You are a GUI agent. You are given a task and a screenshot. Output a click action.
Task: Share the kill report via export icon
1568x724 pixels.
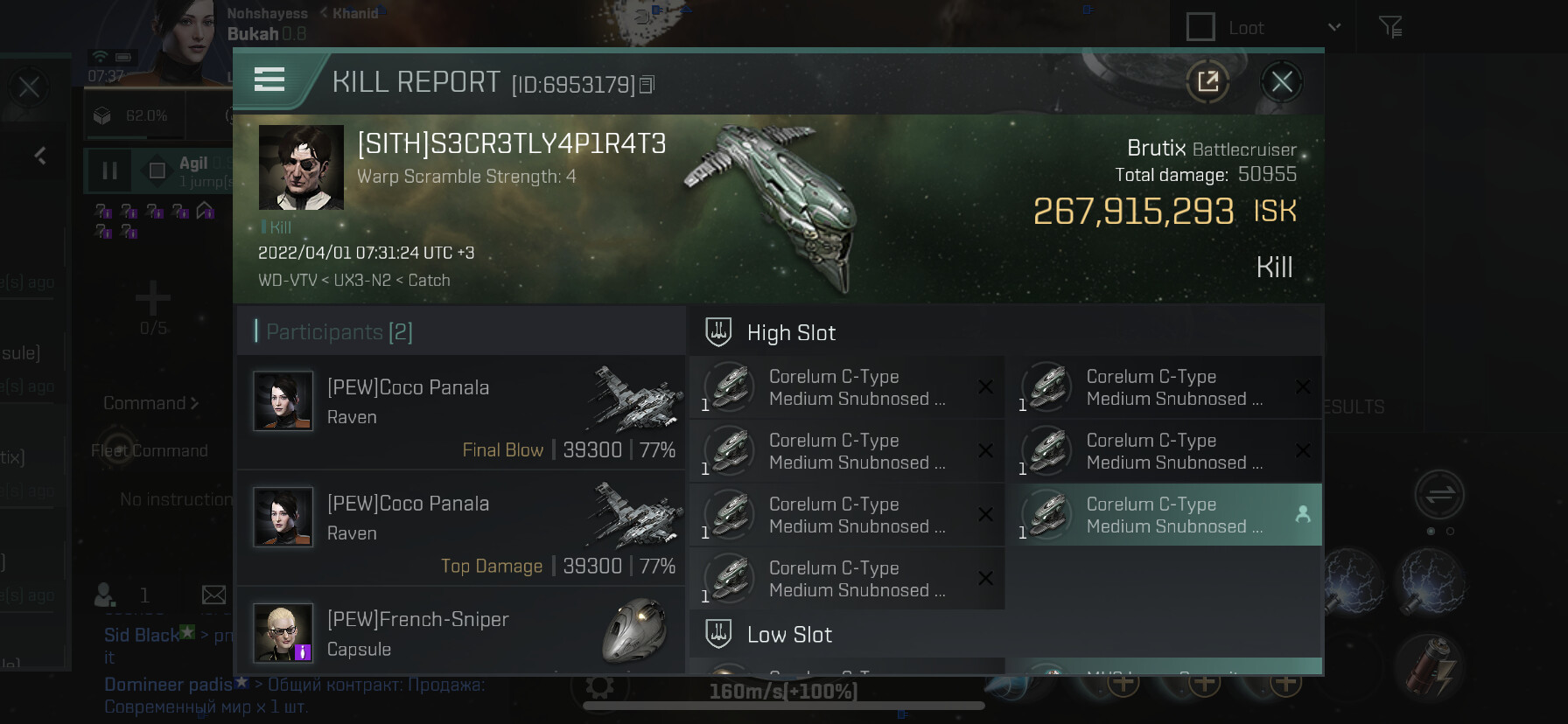tap(1207, 82)
